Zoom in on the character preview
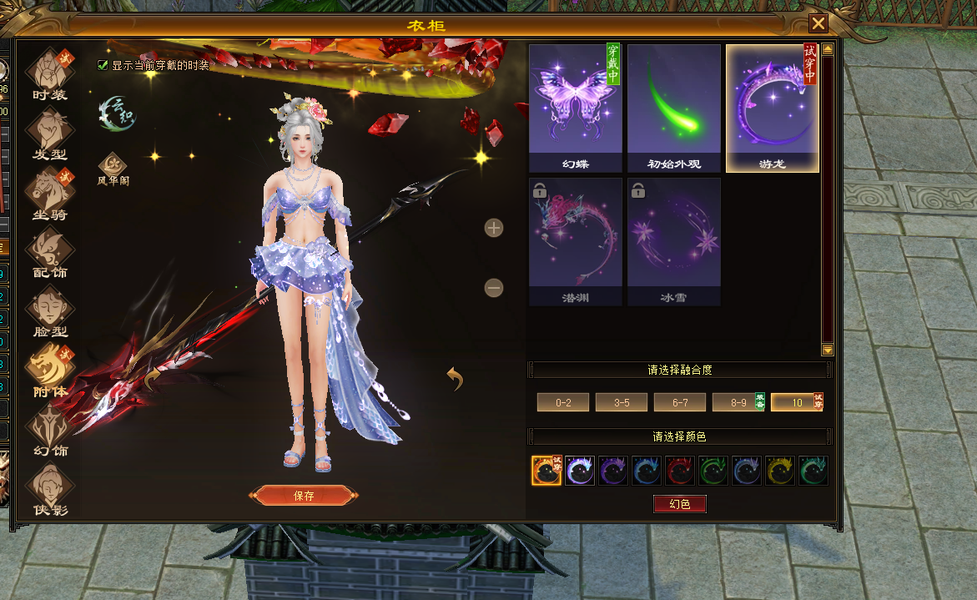 (494, 228)
